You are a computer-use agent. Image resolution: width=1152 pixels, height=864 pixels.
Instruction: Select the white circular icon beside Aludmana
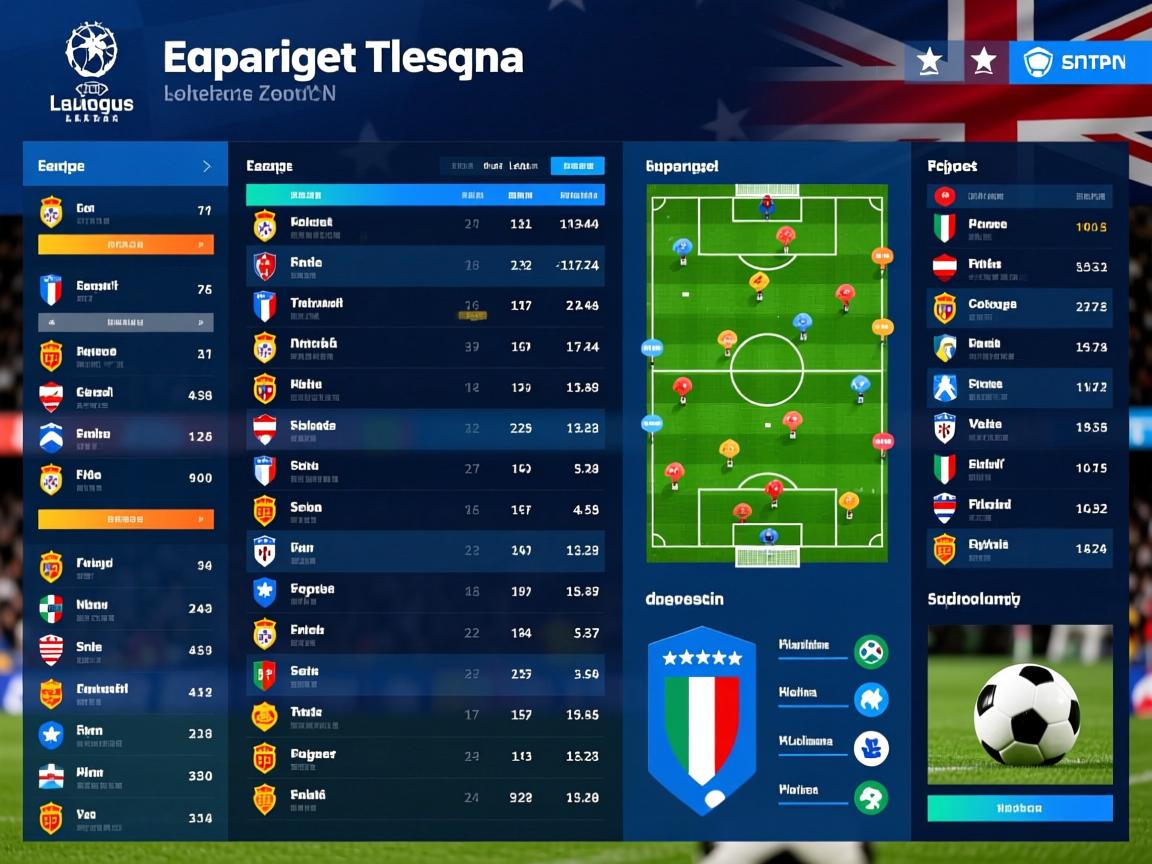pos(871,748)
